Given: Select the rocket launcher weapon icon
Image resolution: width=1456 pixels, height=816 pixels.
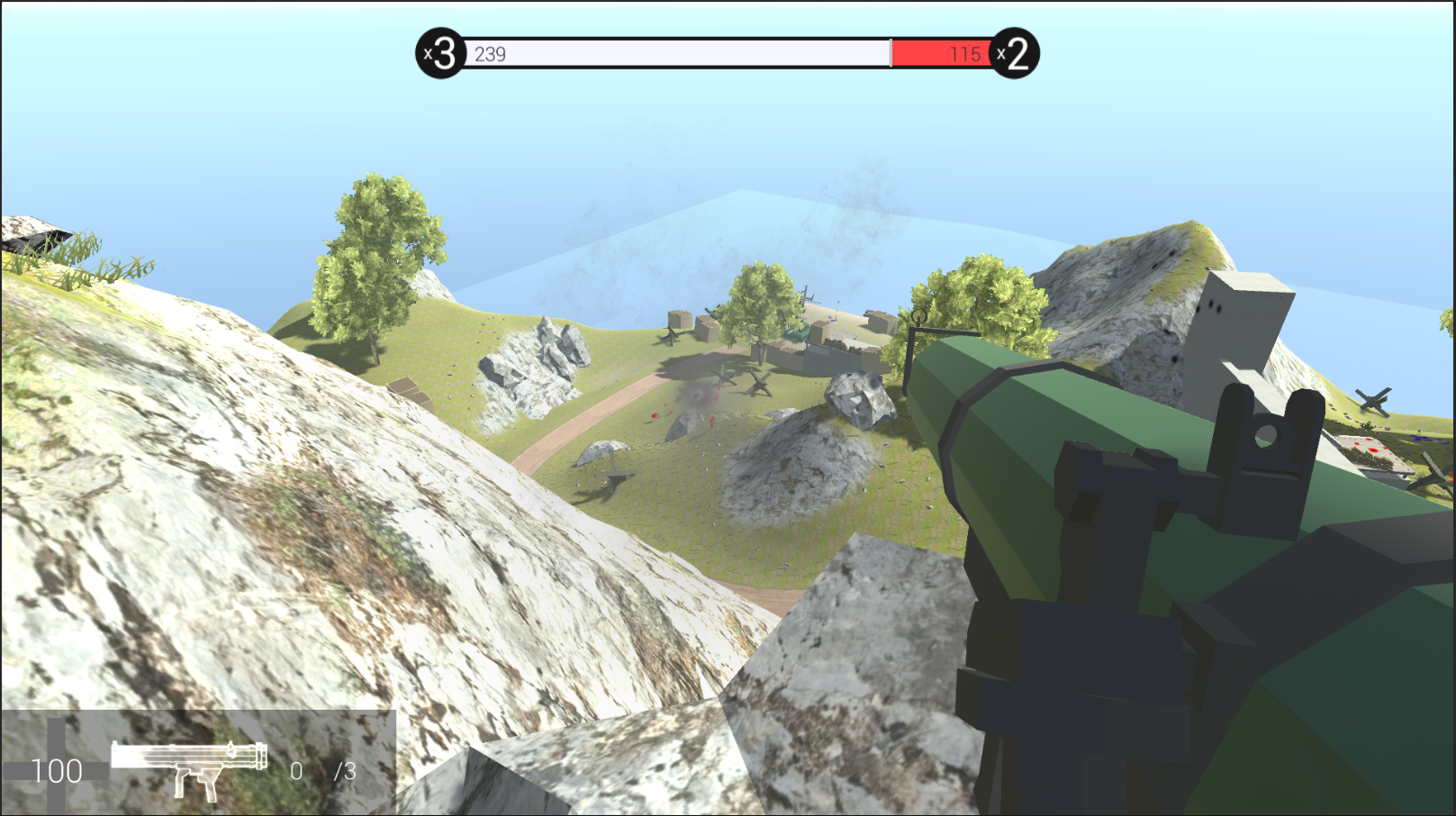Looking at the screenshot, I should click(x=189, y=768).
